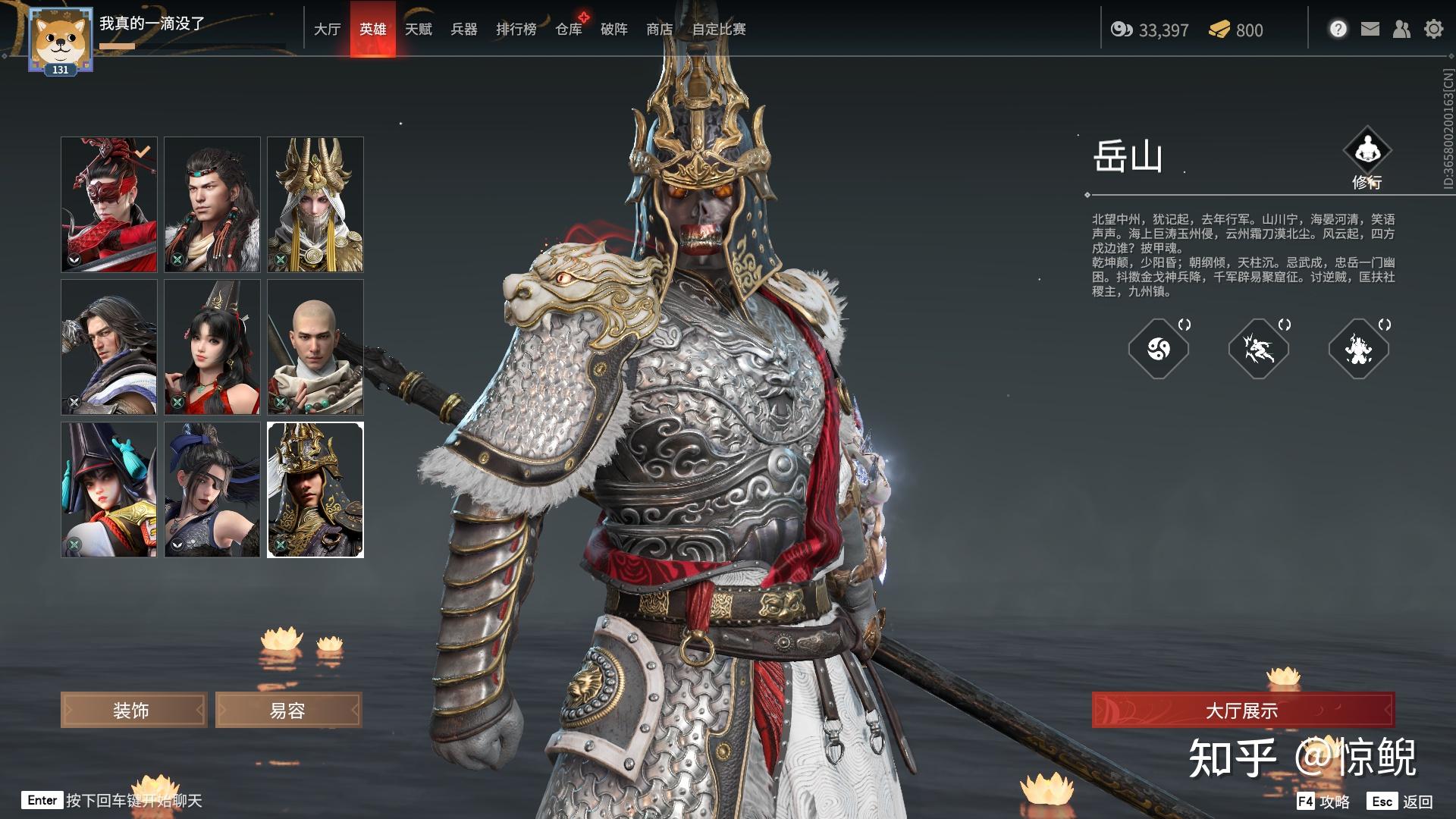Switch to the 天赋 talents tab
The image size is (1456, 819).
pos(418,30)
